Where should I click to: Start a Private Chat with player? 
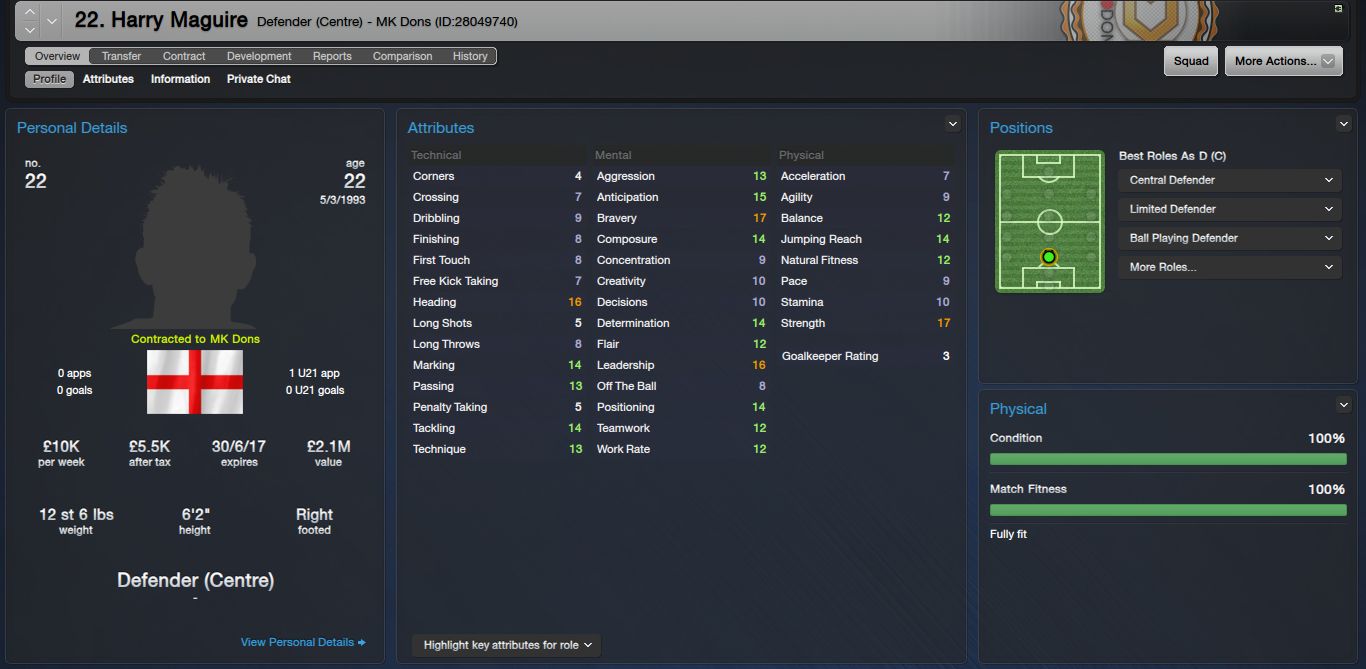(258, 79)
